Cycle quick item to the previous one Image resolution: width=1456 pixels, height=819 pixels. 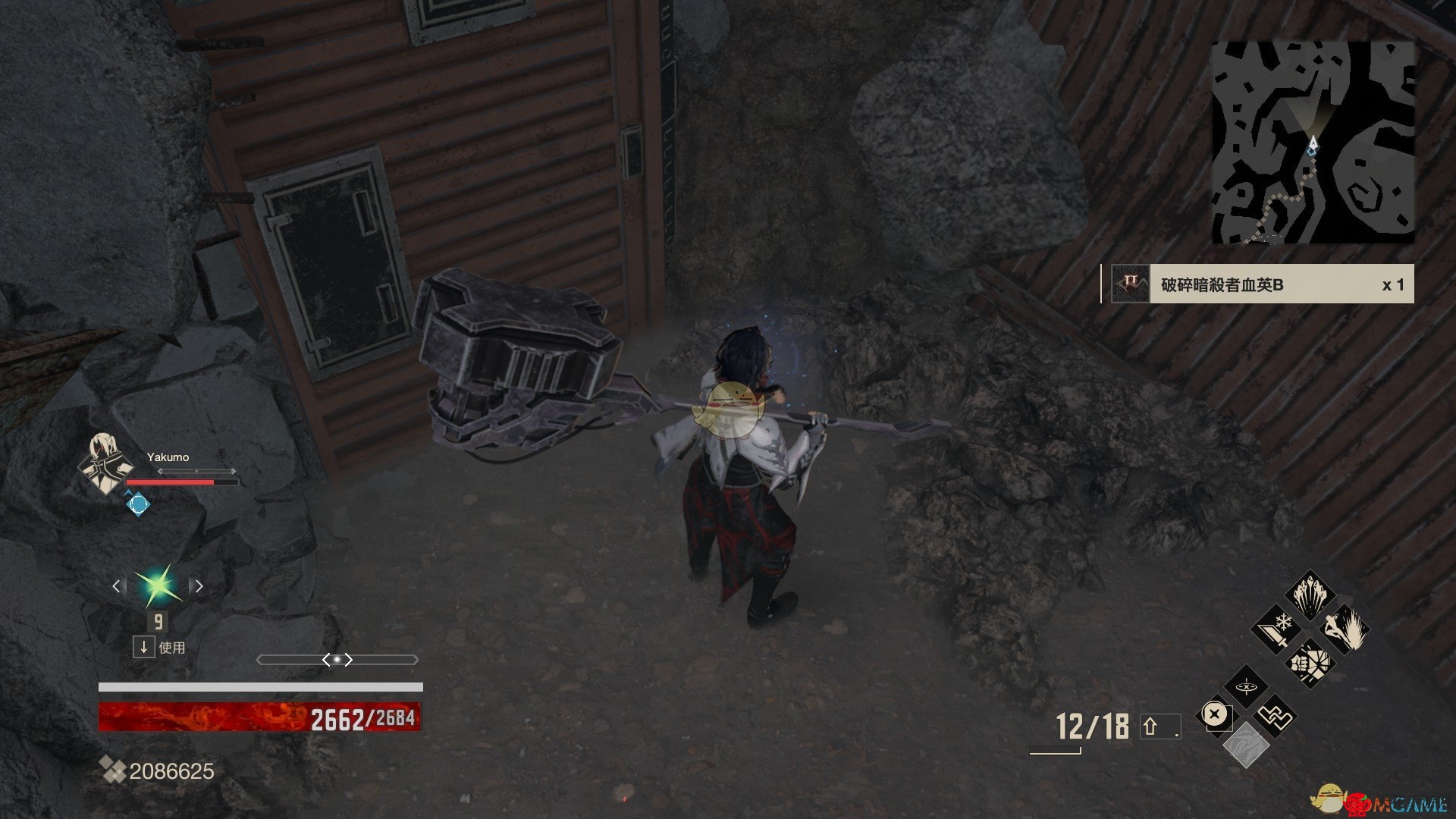click(x=117, y=585)
